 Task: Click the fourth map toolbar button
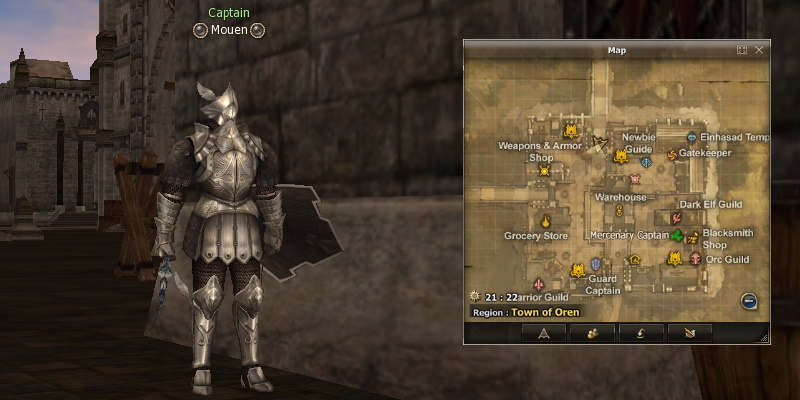(691, 333)
